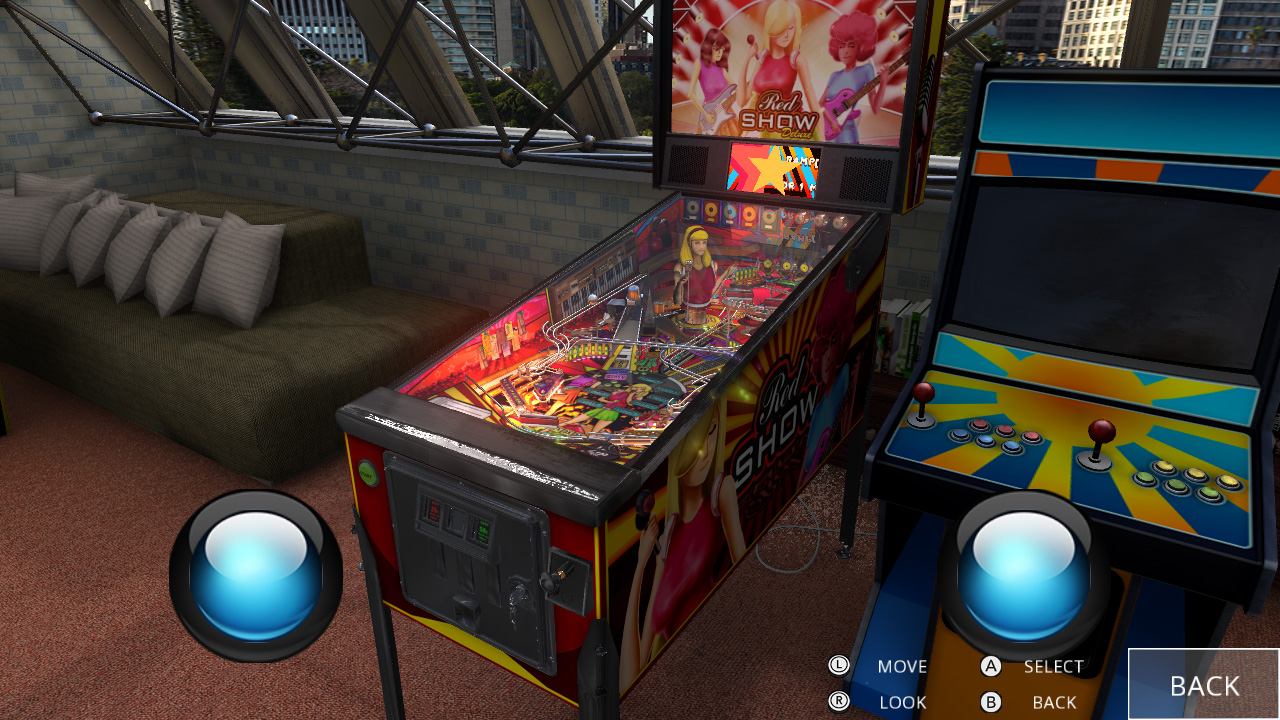Click the R stick Look icon
Screen dimensions: 1280x720
point(841,701)
